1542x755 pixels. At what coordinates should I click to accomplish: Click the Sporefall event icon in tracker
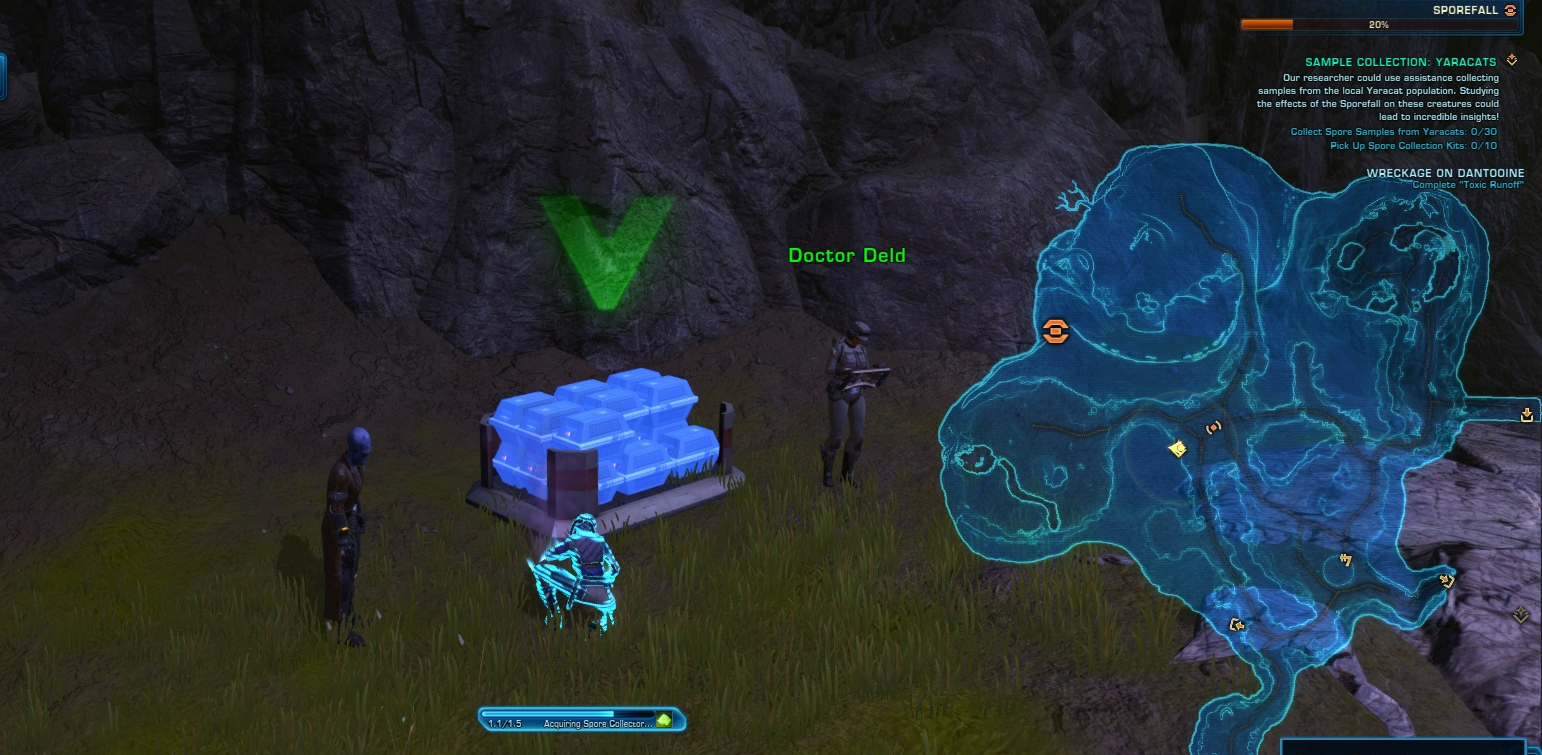(x=1510, y=10)
